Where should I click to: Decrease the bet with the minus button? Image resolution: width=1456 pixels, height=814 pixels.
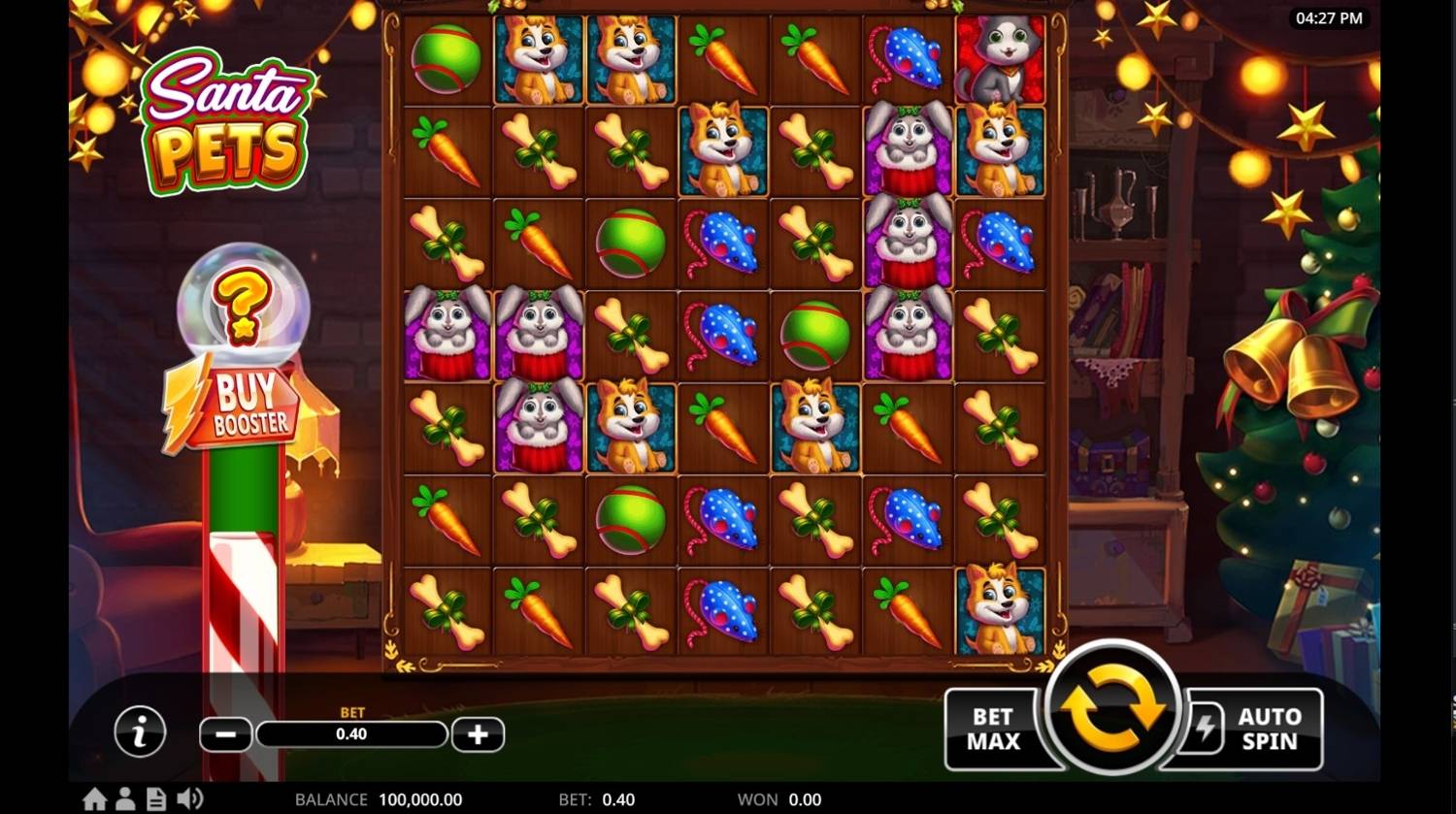(225, 734)
